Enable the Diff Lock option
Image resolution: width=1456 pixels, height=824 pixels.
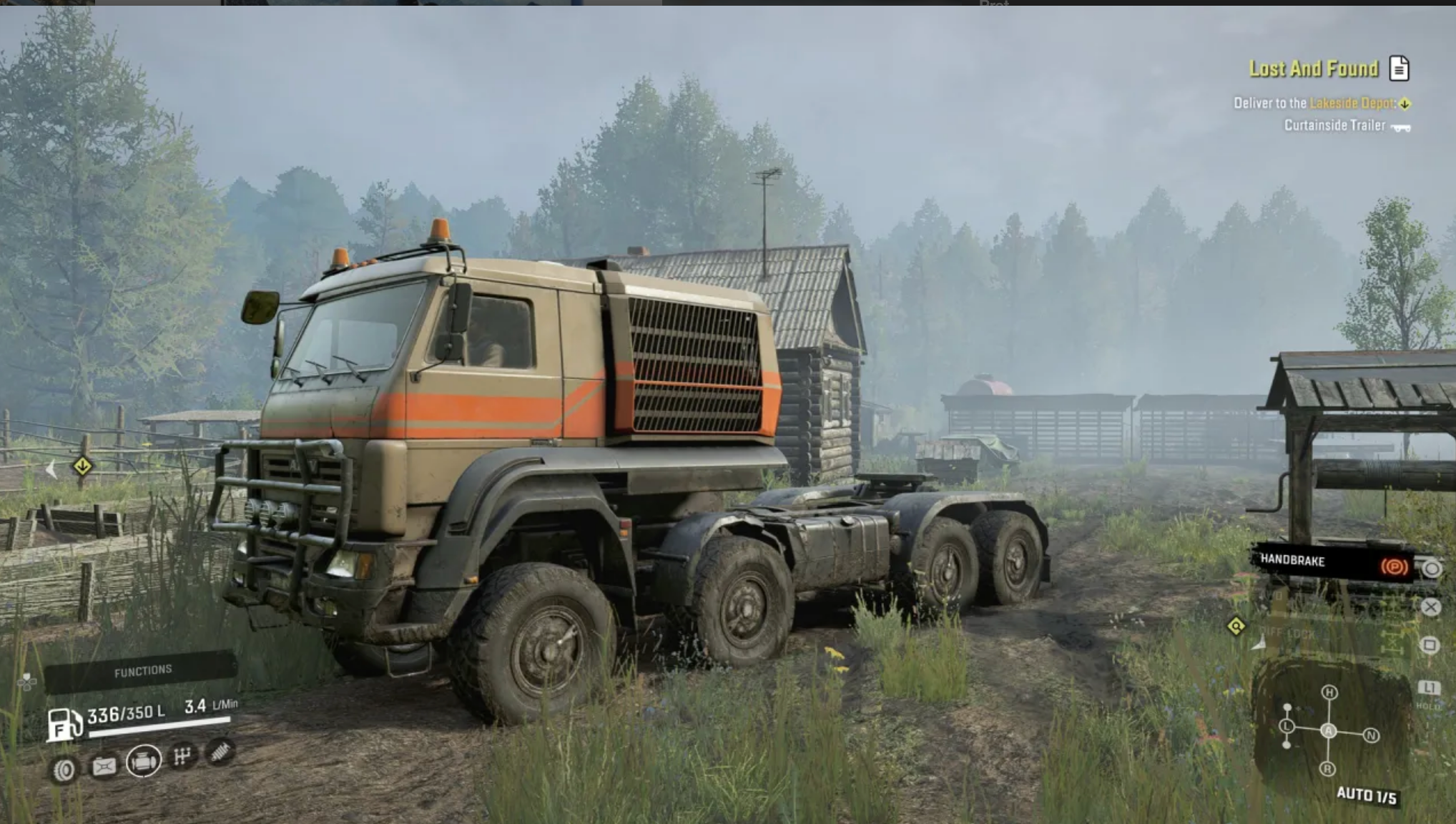point(1289,634)
